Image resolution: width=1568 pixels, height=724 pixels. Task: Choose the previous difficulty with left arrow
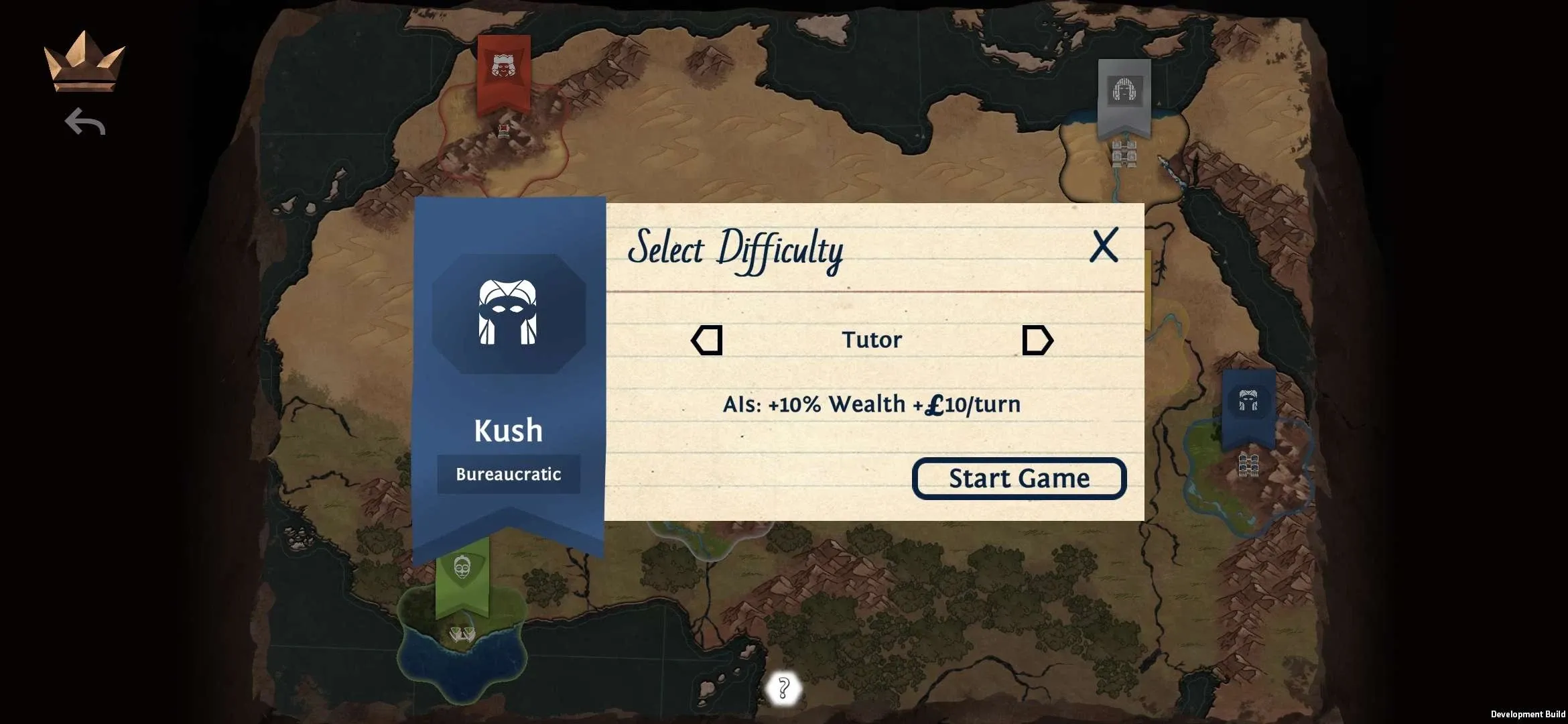pos(707,341)
